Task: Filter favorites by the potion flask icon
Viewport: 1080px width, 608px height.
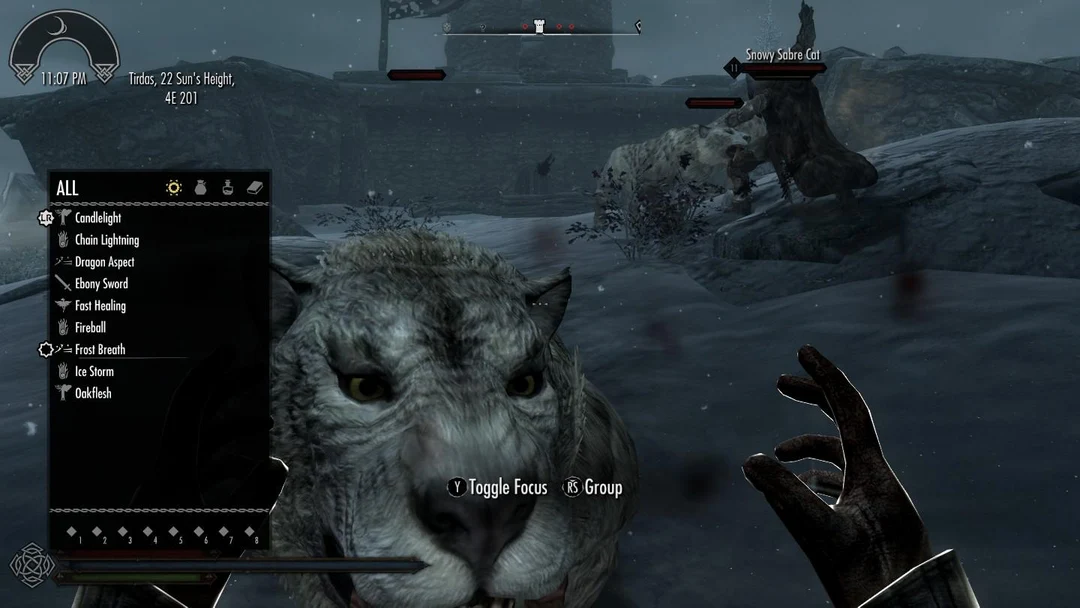Action: (x=228, y=188)
